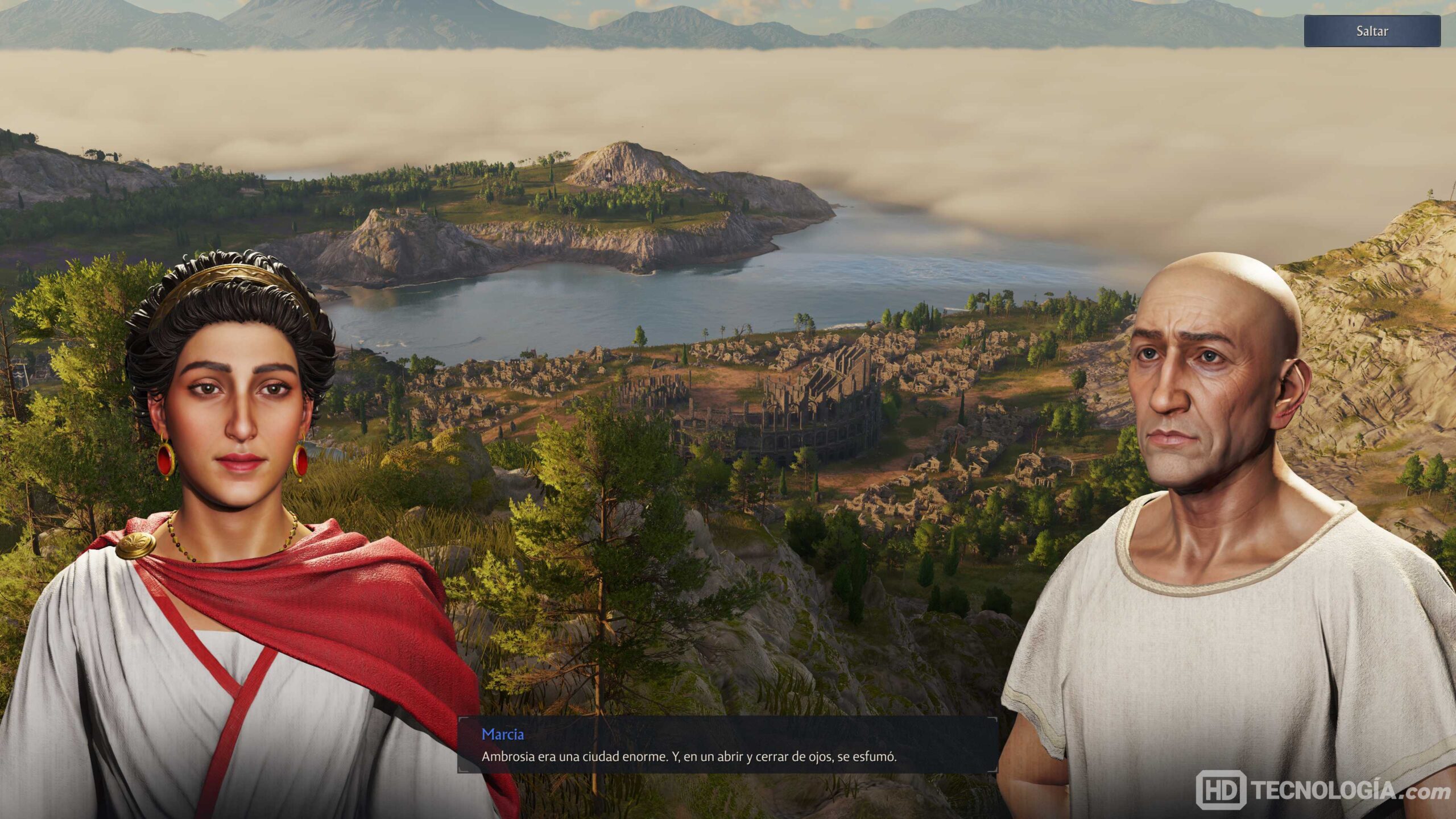
Task: Skip the cutscene with the Saltar button
Action: click(x=1371, y=31)
